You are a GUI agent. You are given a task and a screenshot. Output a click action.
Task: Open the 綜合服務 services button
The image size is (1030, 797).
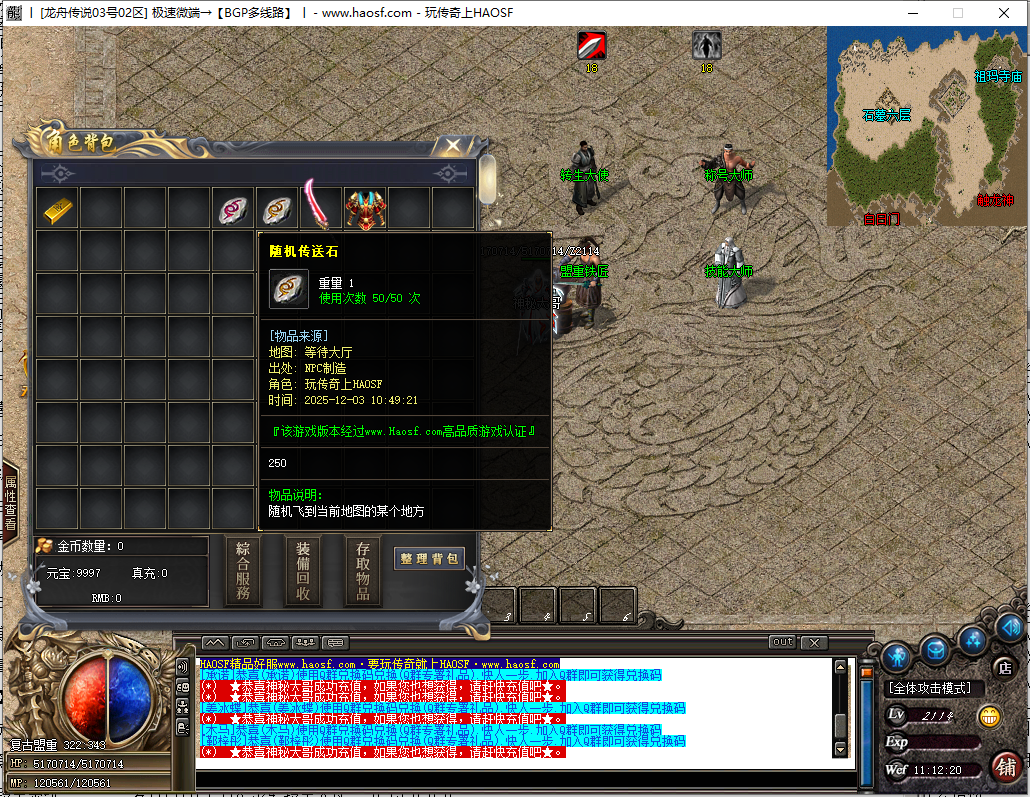[x=243, y=570]
